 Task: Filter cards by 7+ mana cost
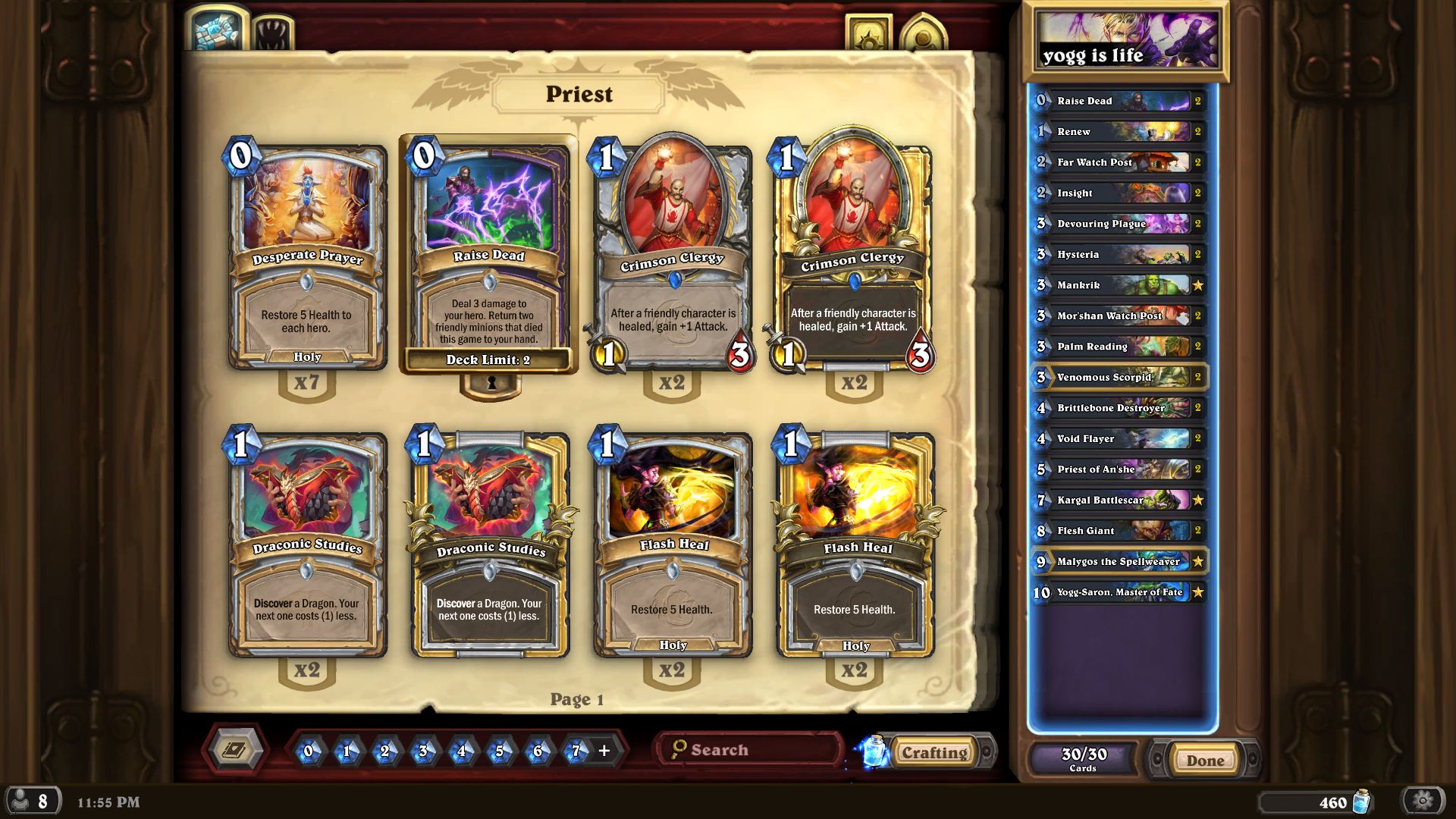576,750
